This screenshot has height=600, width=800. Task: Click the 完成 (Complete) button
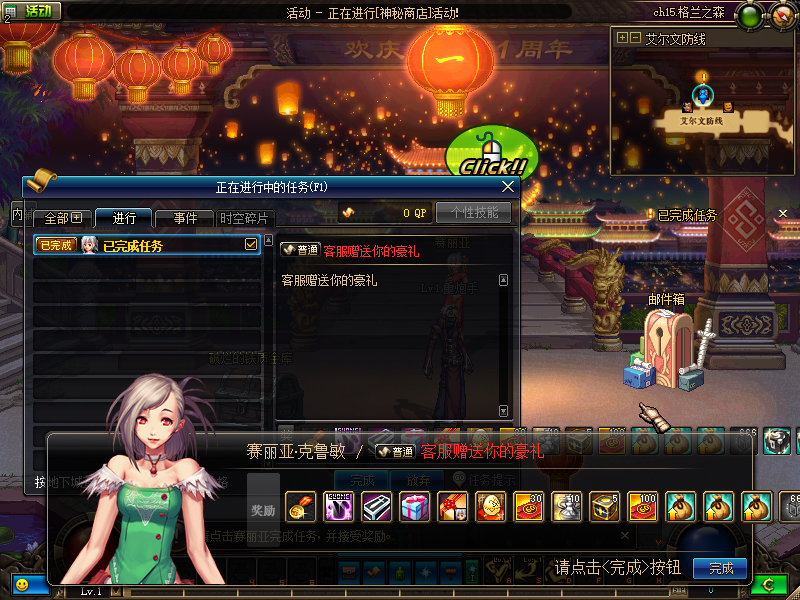(x=720, y=568)
